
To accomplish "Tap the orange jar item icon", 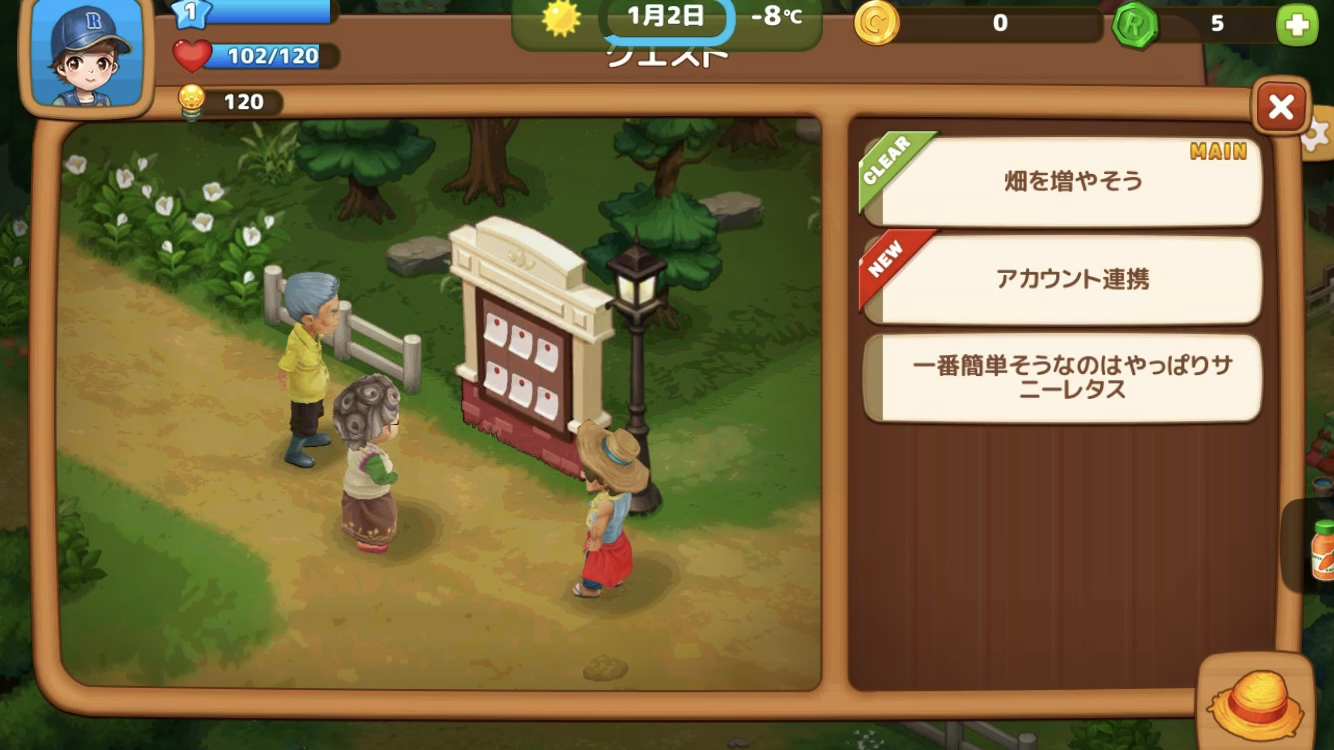I will [x=1321, y=549].
